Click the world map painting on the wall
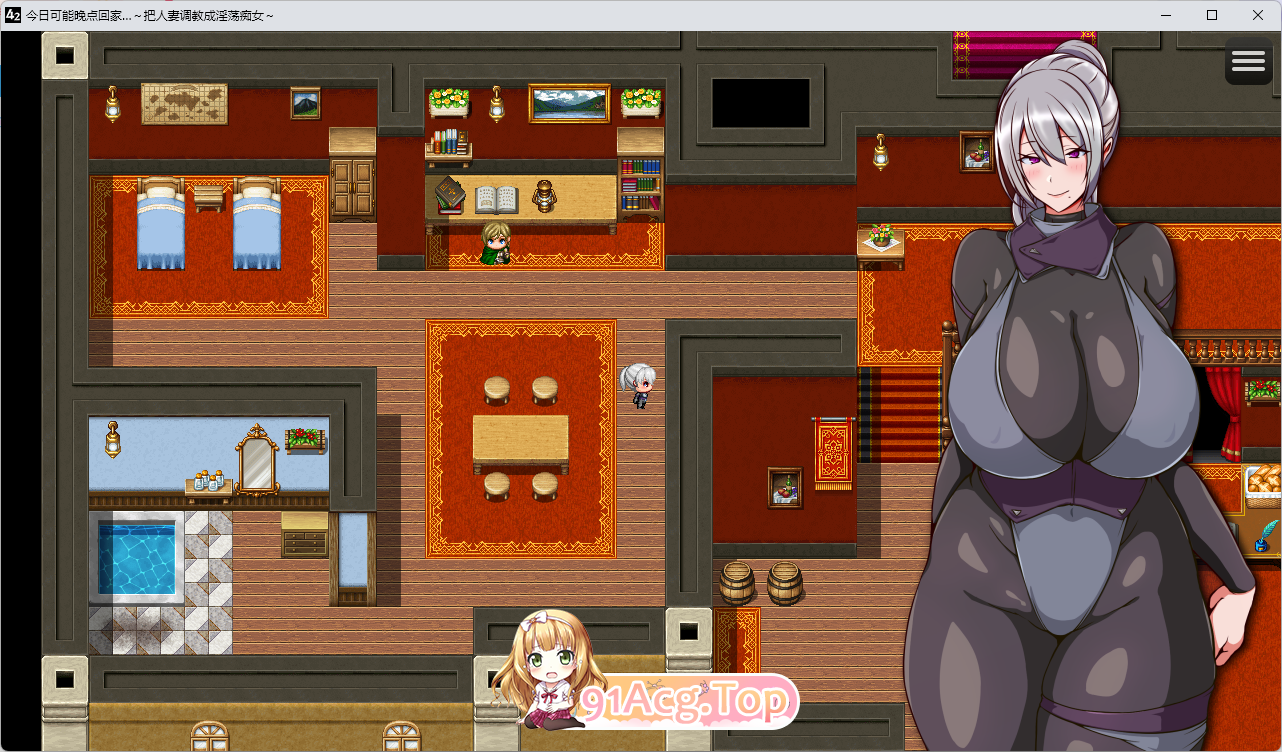 point(186,103)
